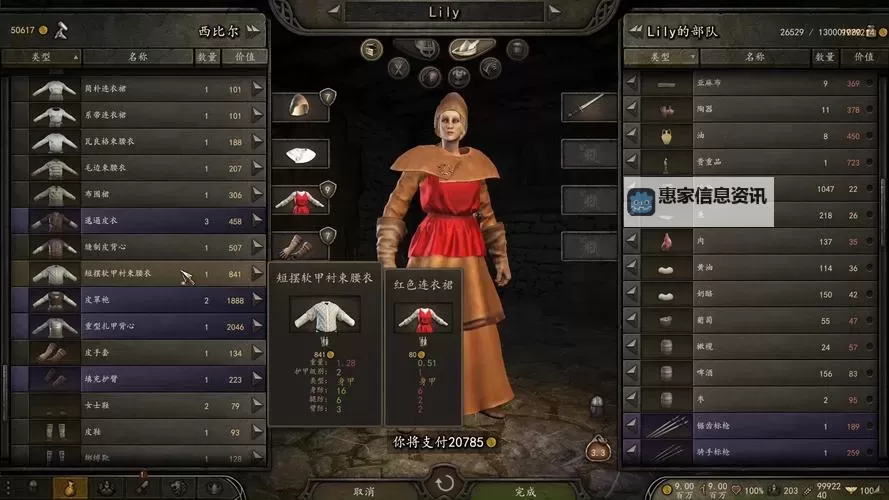Filter merchant items by coin pouch category
Viewport: 889px width, 500px height.
69,489
